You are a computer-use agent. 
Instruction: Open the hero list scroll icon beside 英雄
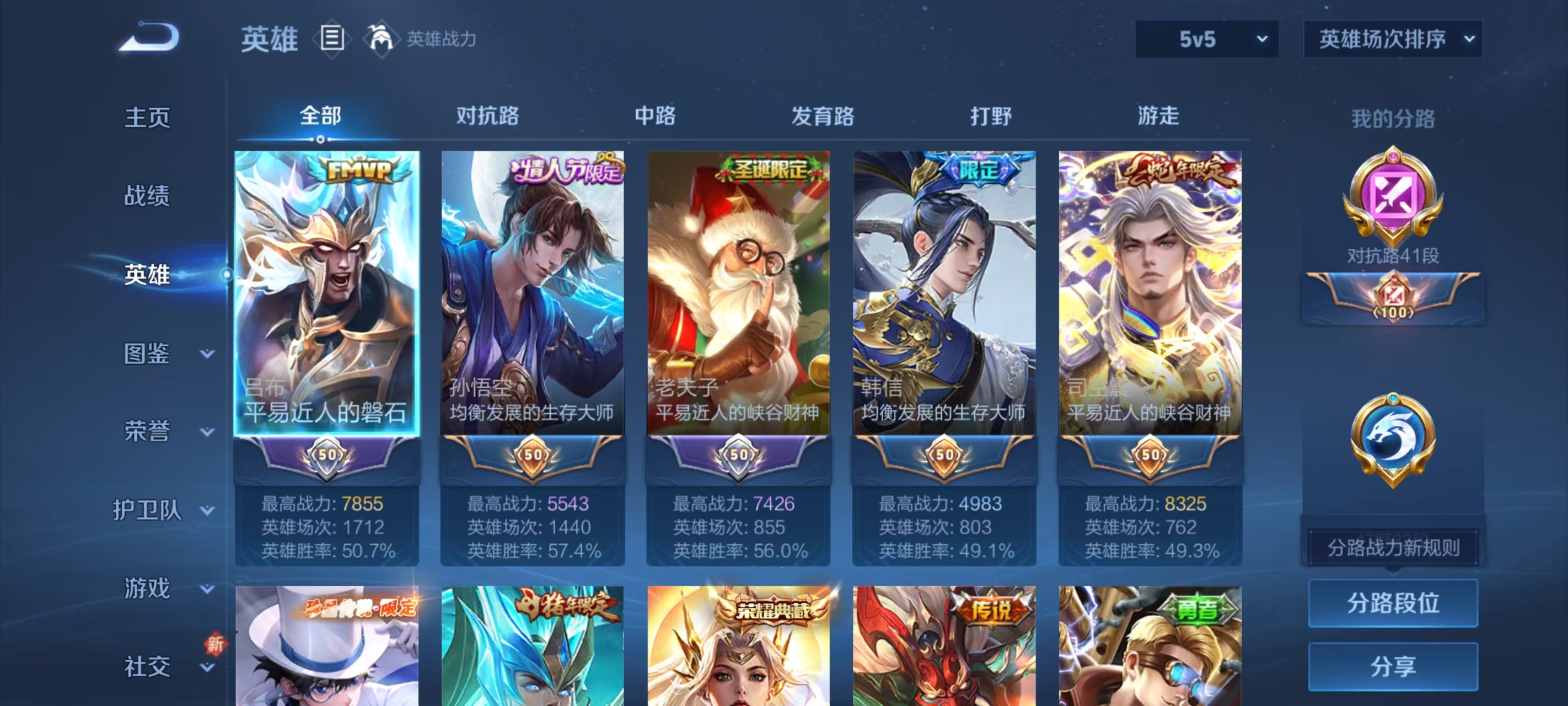point(332,39)
